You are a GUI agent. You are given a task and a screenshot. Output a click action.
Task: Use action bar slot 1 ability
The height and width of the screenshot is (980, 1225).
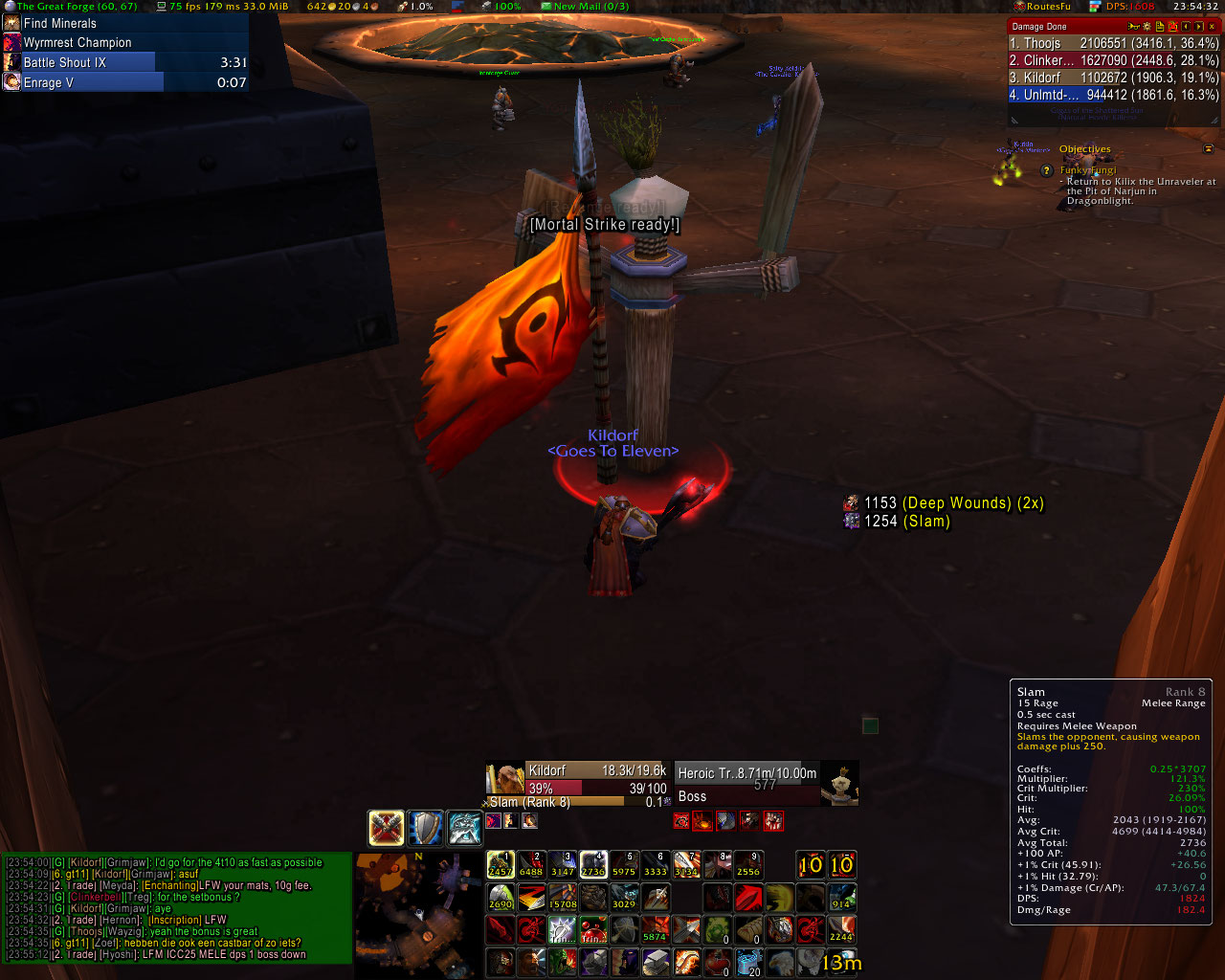(501, 865)
